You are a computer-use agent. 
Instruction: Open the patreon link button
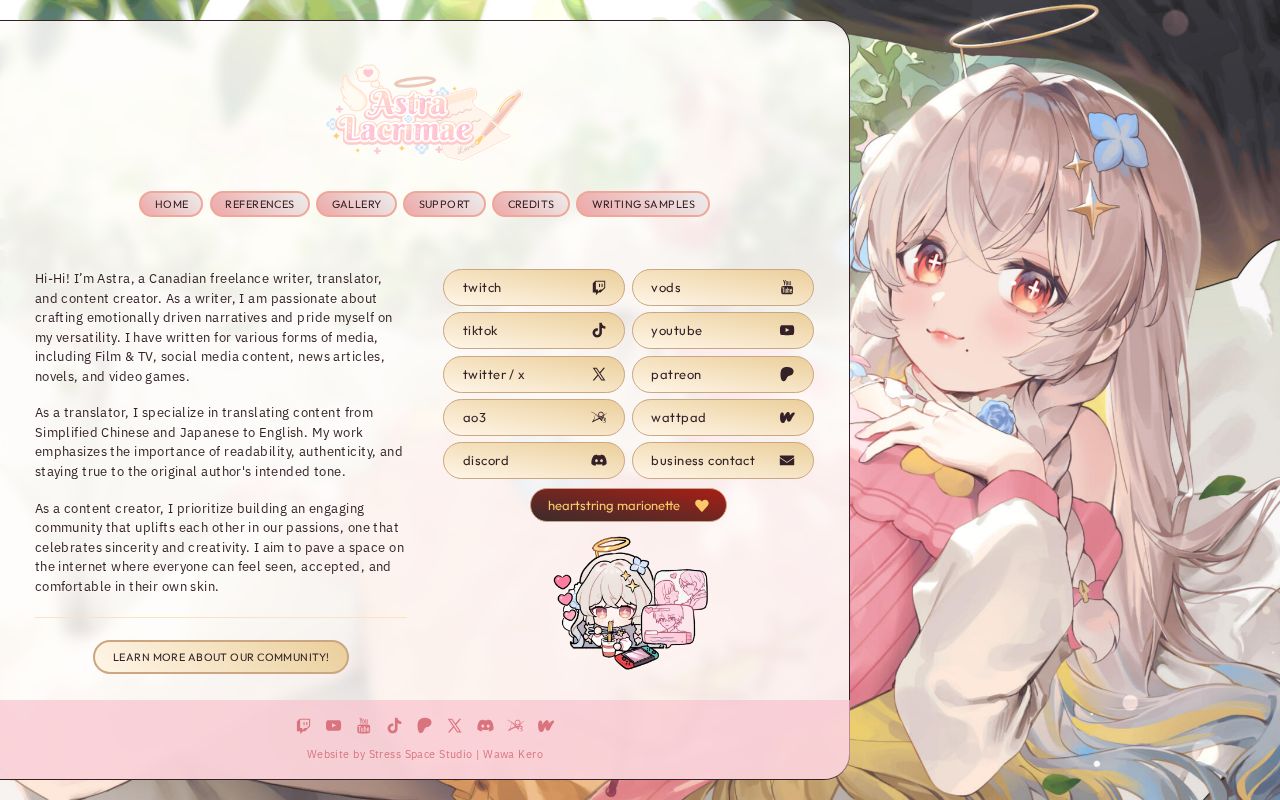tap(722, 374)
